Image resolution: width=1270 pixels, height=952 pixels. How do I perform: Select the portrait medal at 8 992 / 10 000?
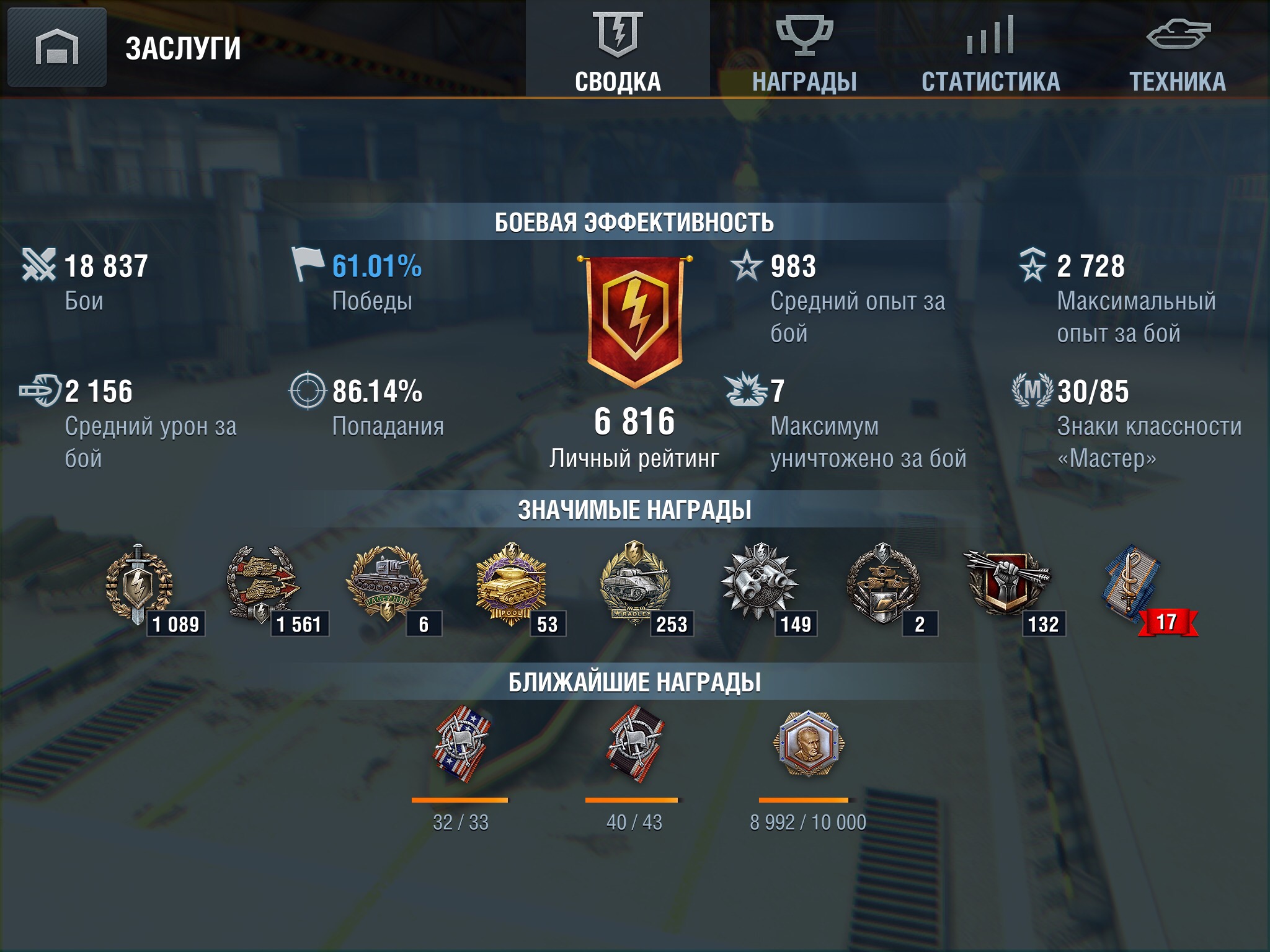coord(808,744)
